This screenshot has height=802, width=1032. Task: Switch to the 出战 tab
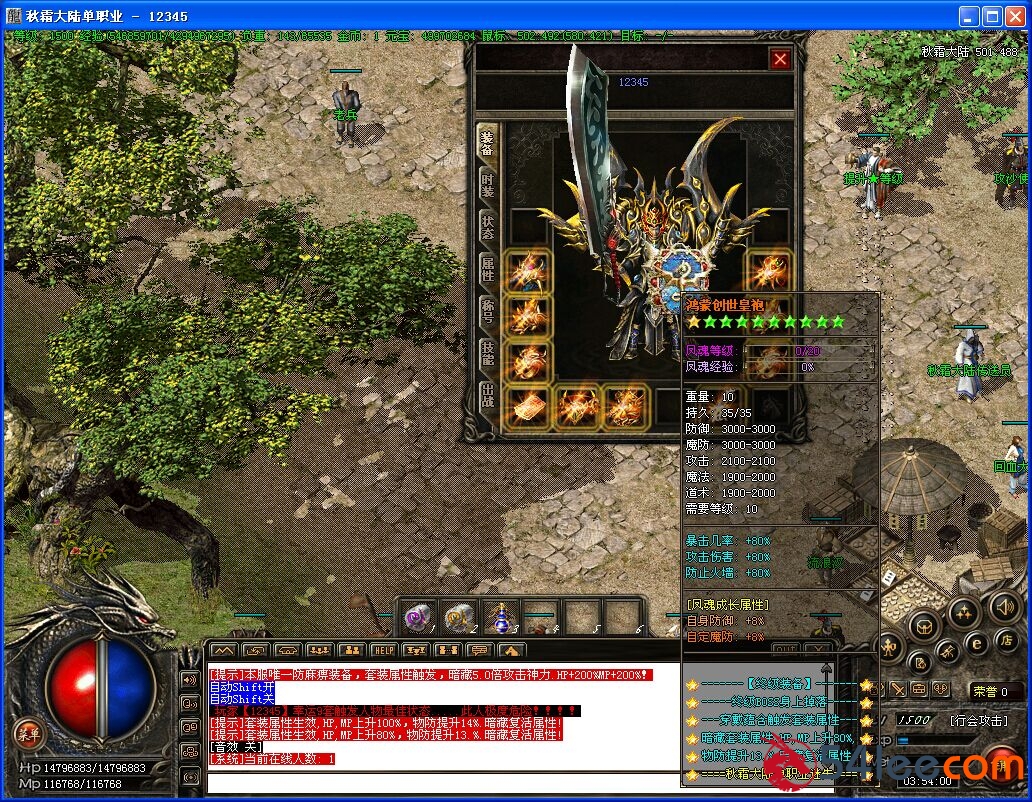pos(487,394)
